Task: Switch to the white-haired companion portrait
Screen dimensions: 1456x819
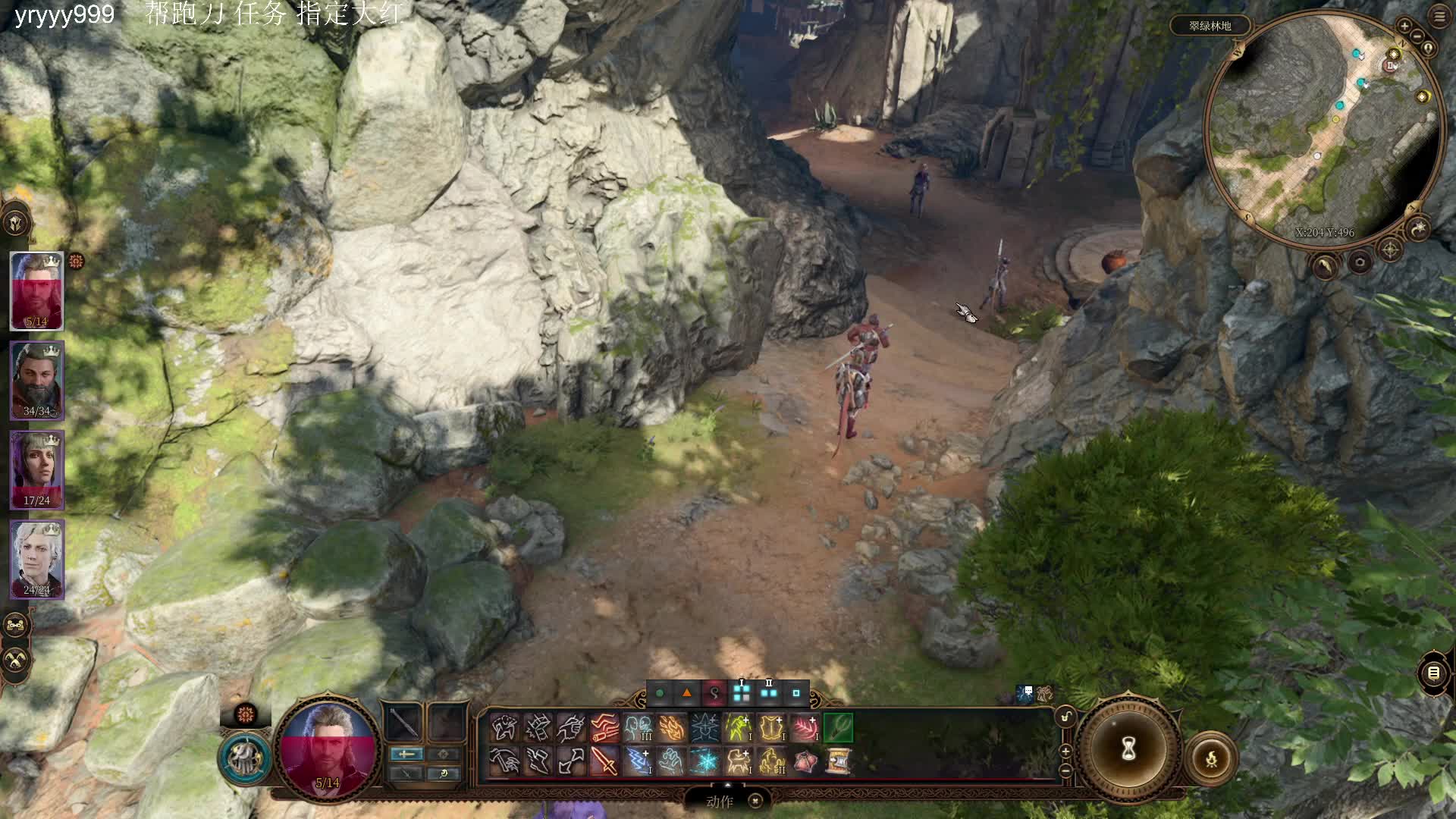Action: (36, 559)
